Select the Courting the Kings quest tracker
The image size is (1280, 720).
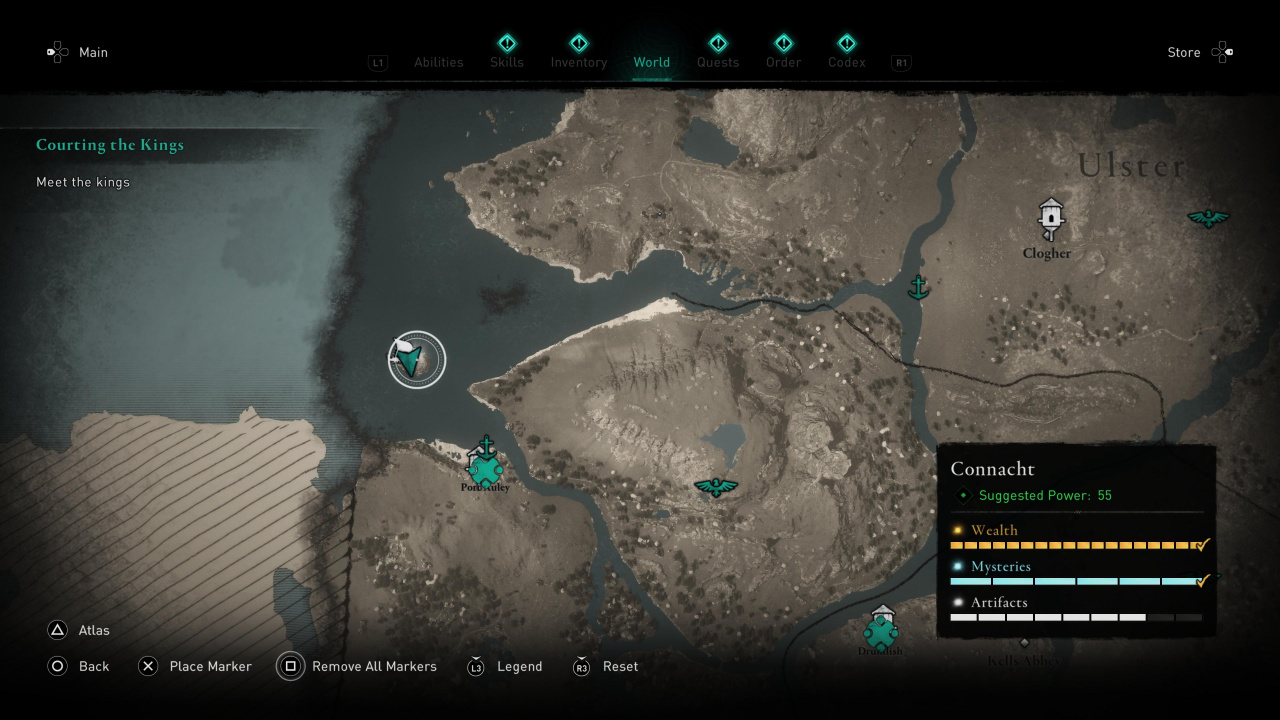(x=110, y=145)
